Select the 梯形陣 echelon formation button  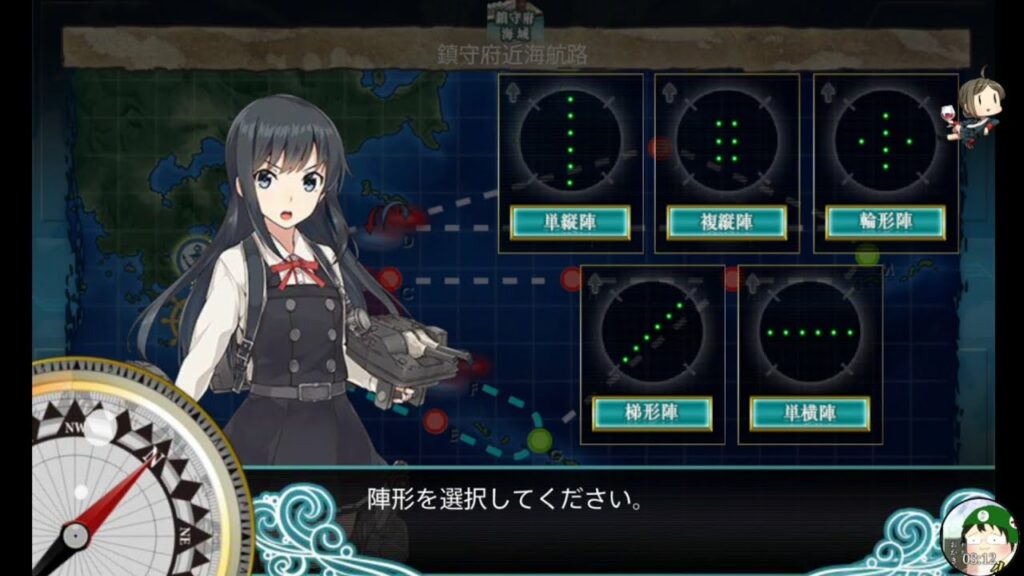click(652, 413)
